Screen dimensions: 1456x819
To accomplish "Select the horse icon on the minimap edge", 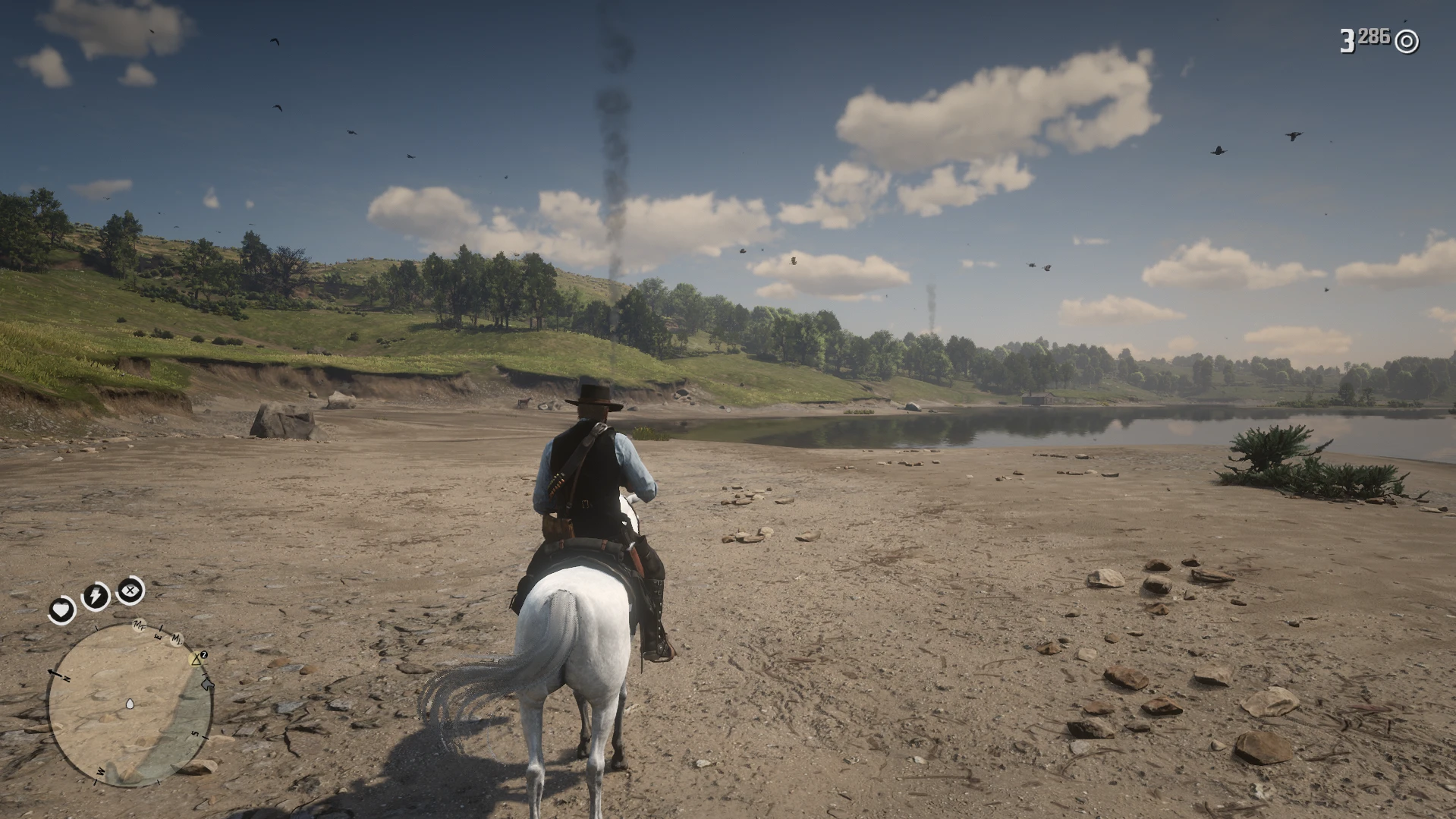I will [206, 685].
